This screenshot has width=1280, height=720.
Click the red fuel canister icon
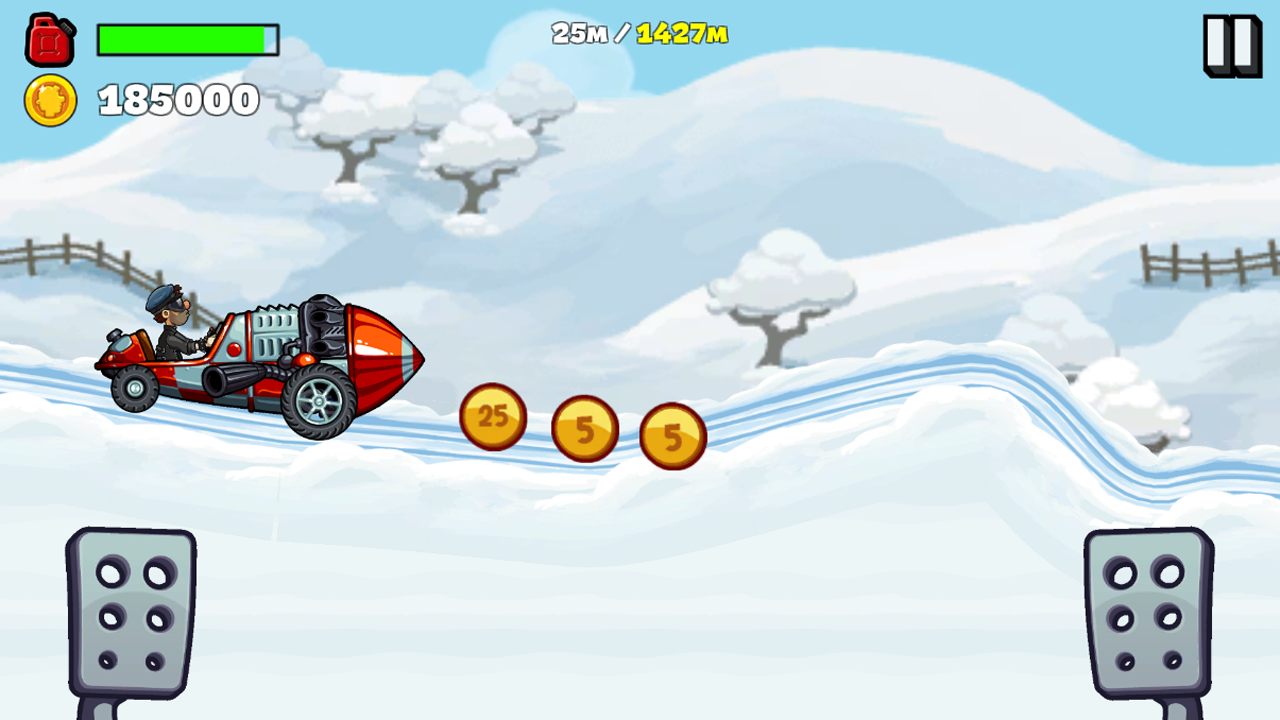pos(48,40)
